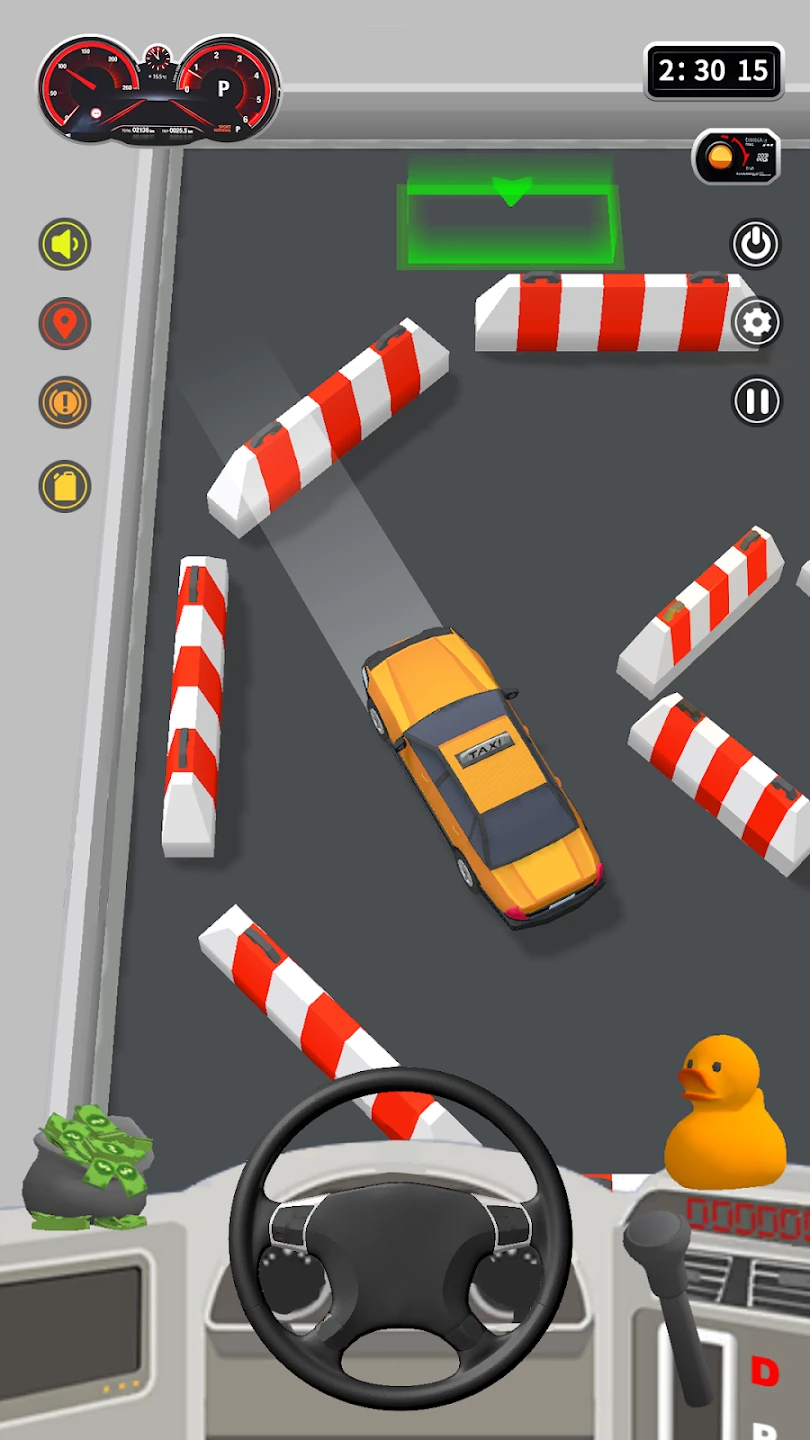Toggle the yellow speaker sound icon
810x1440 pixels.
[65, 244]
